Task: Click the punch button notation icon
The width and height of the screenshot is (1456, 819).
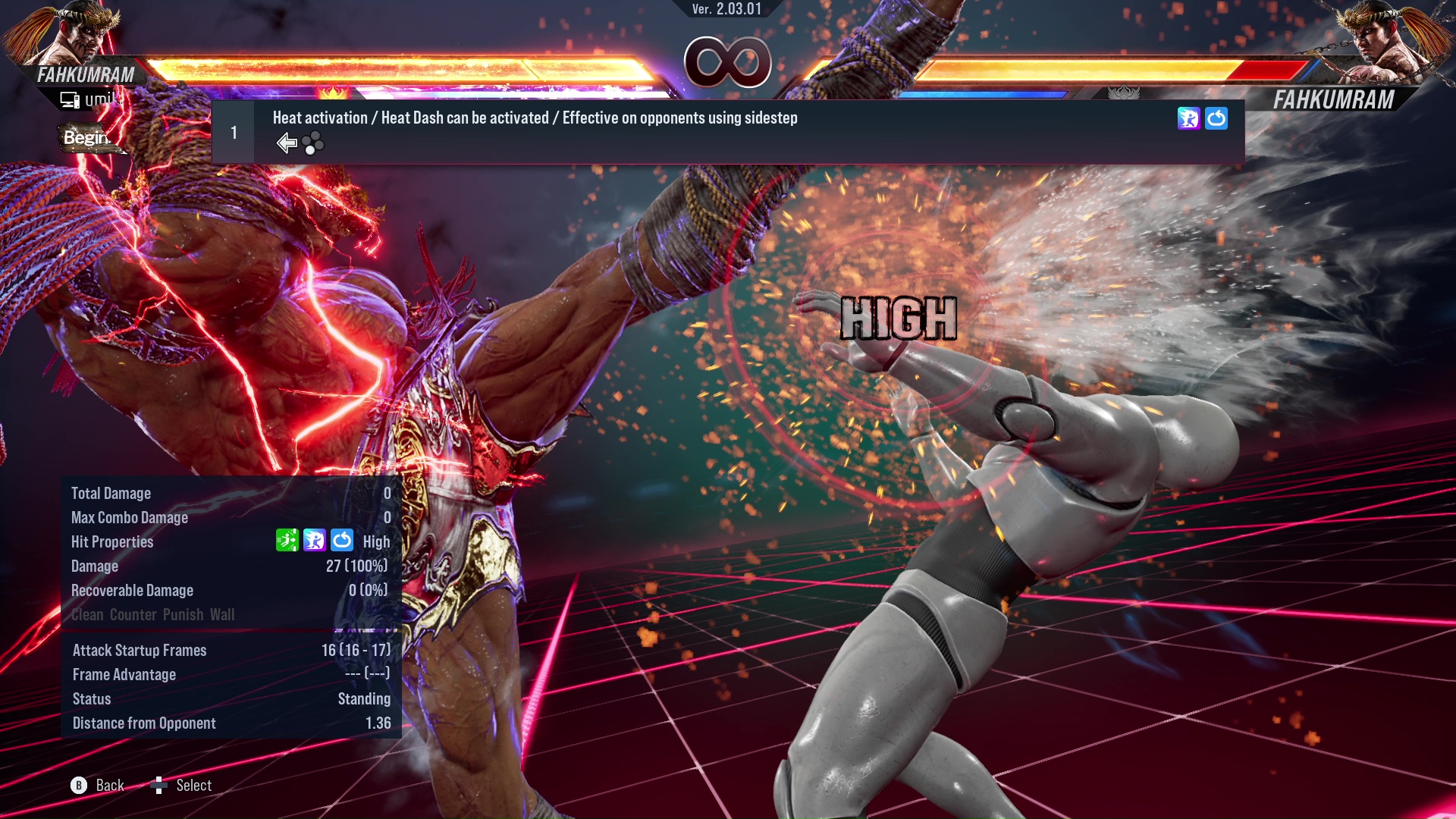Action: click(313, 143)
